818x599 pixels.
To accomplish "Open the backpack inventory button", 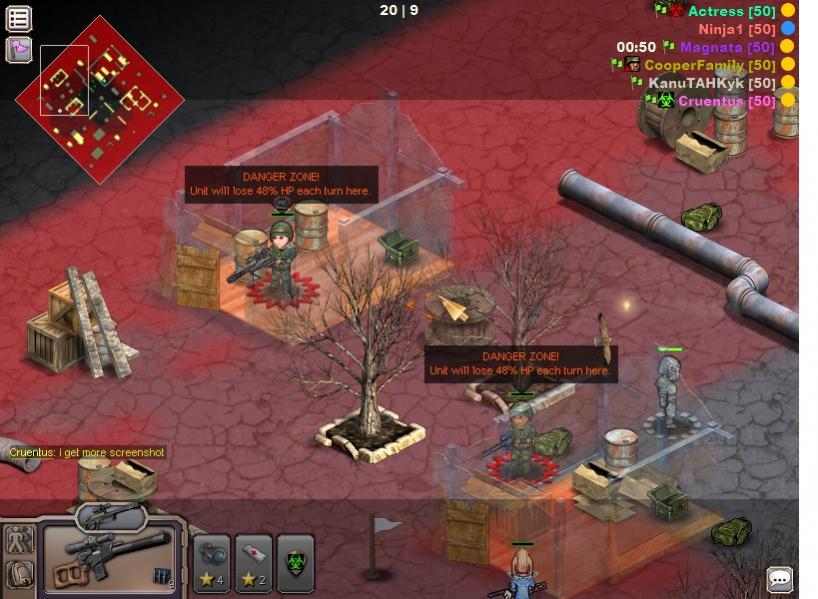I will (x=19, y=574).
